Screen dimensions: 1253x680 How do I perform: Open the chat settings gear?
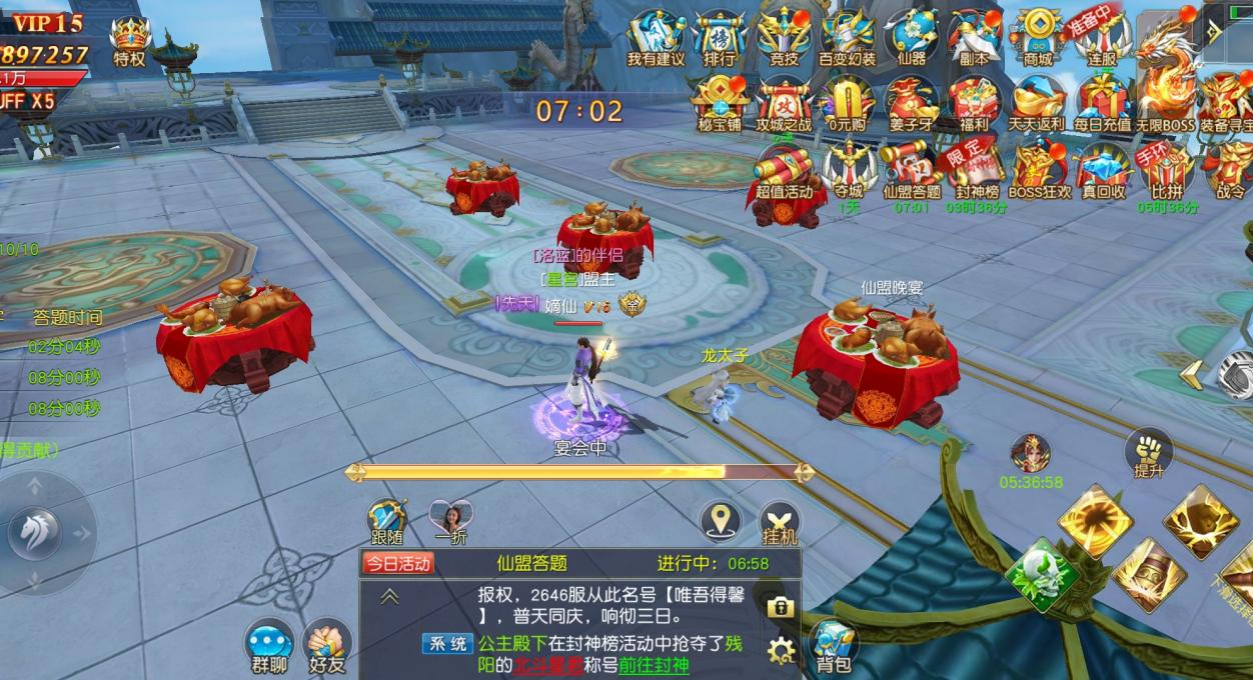pyautogui.click(x=781, y=651)
